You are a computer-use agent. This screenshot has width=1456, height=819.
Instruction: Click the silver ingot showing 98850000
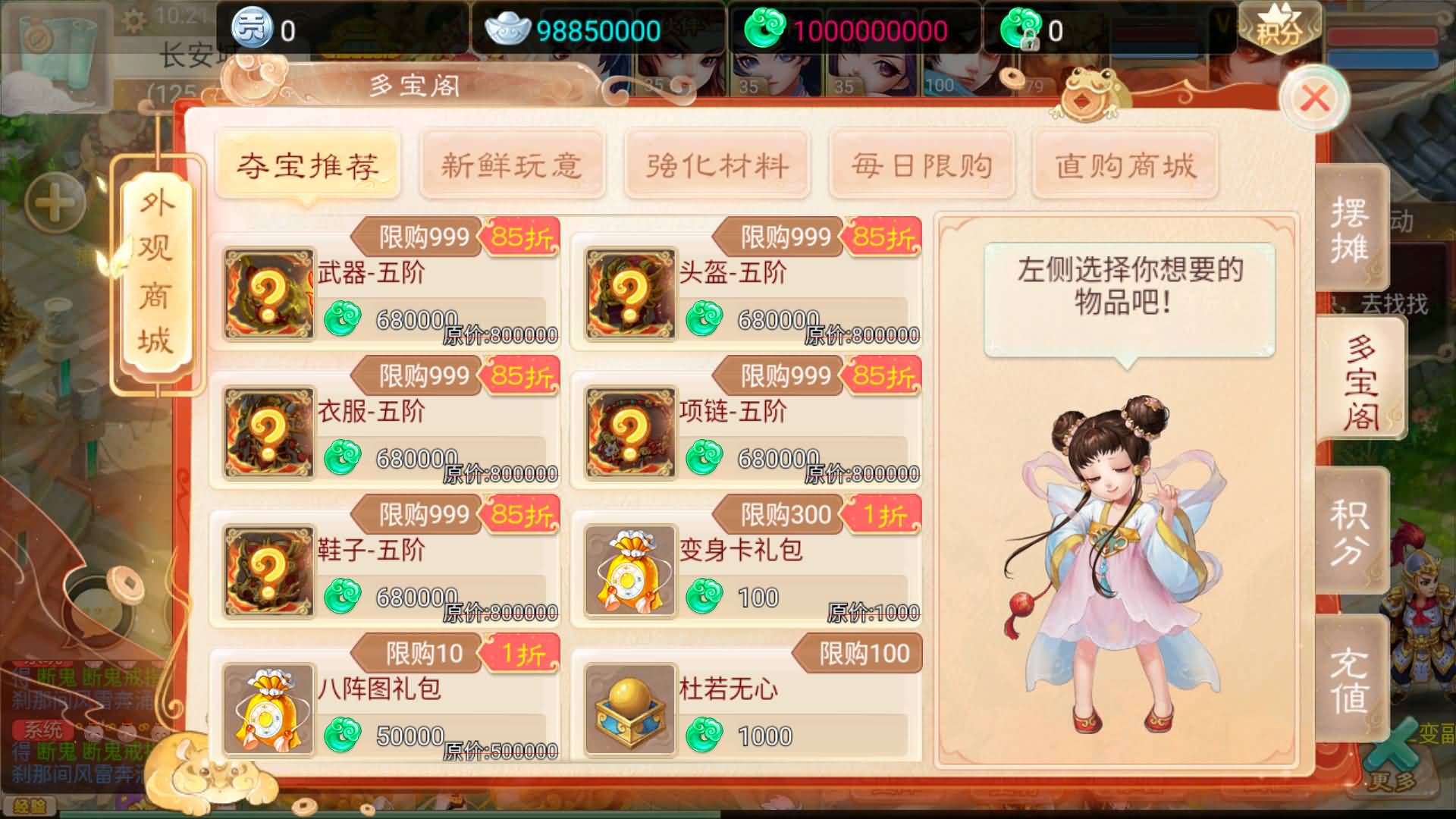[510, 30]
